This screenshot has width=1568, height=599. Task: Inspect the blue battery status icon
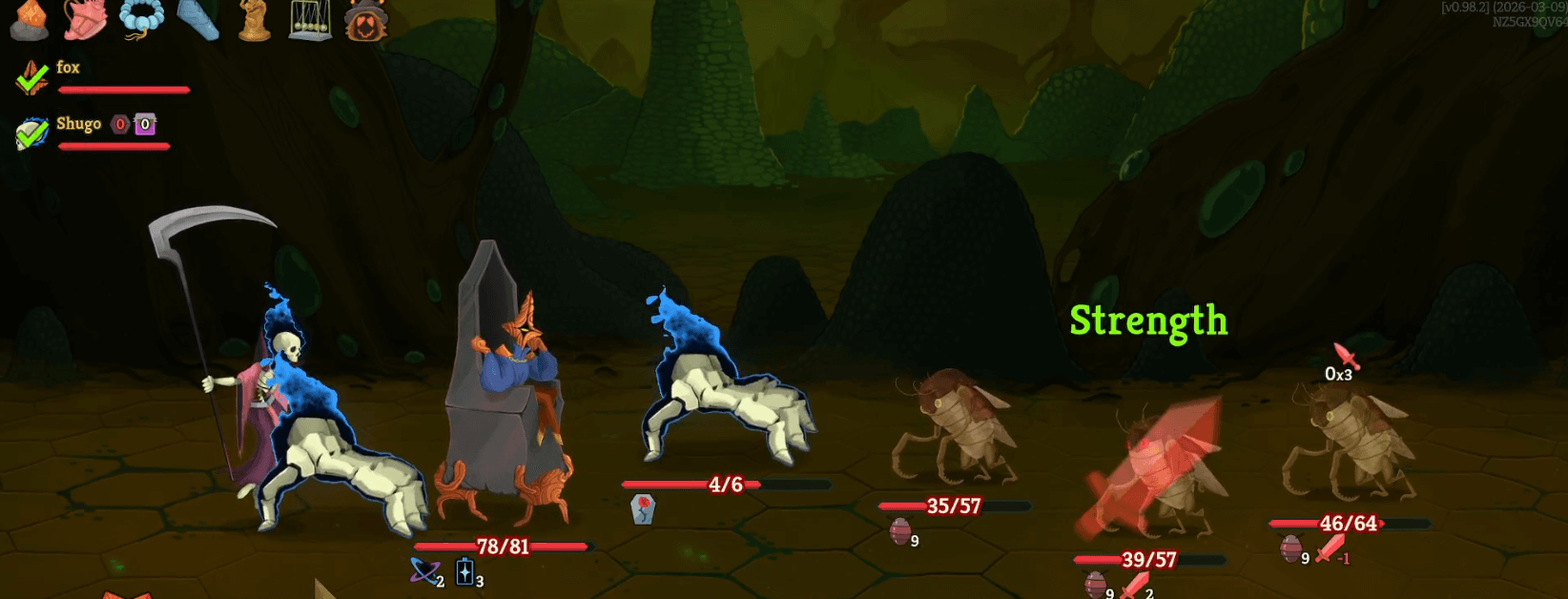tap(464, 571)
